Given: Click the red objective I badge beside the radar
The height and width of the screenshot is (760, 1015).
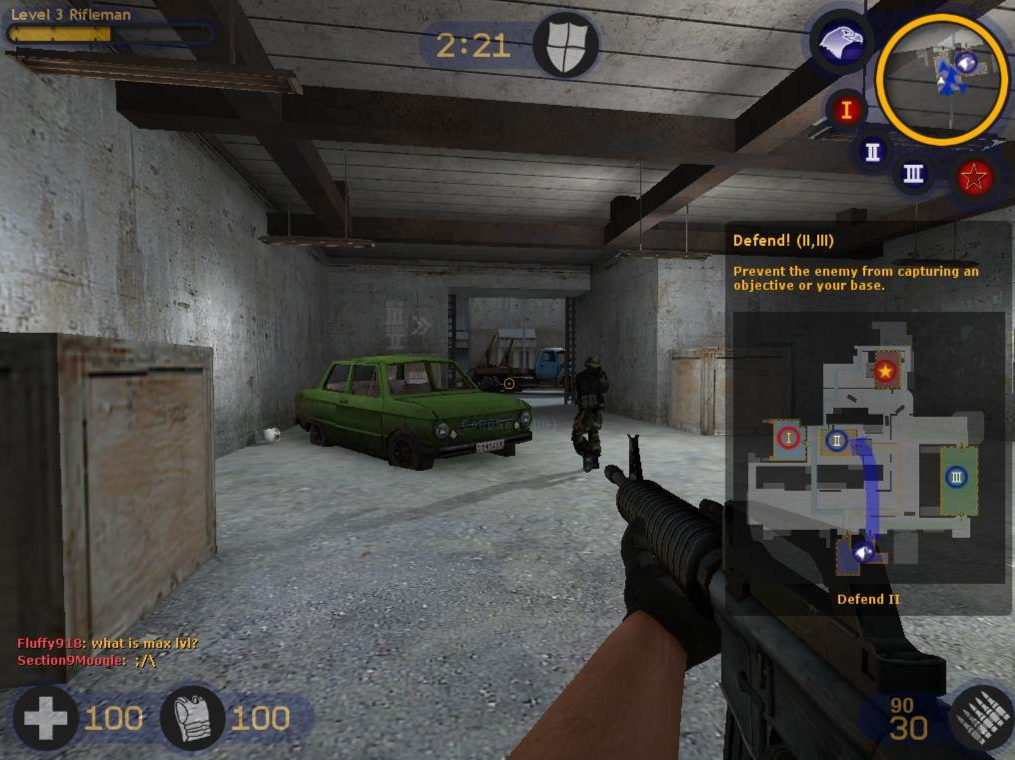Looking at the screenshot, I should tap(846, 109).
